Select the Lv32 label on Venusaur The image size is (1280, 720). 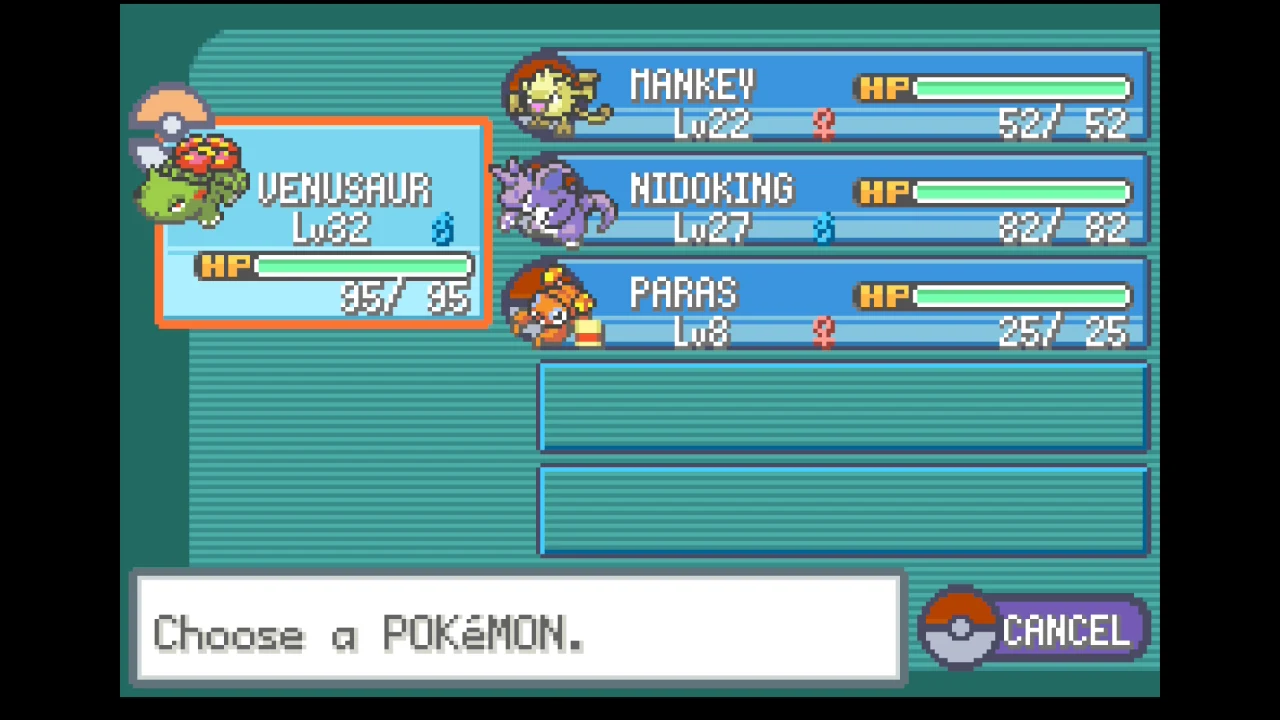pyautogui.click(x=333, y=228)
